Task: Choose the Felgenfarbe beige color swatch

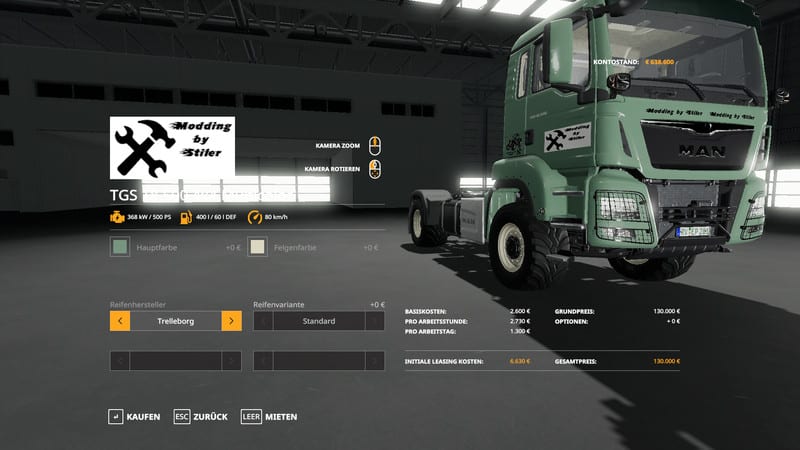Action: [258, 247]
